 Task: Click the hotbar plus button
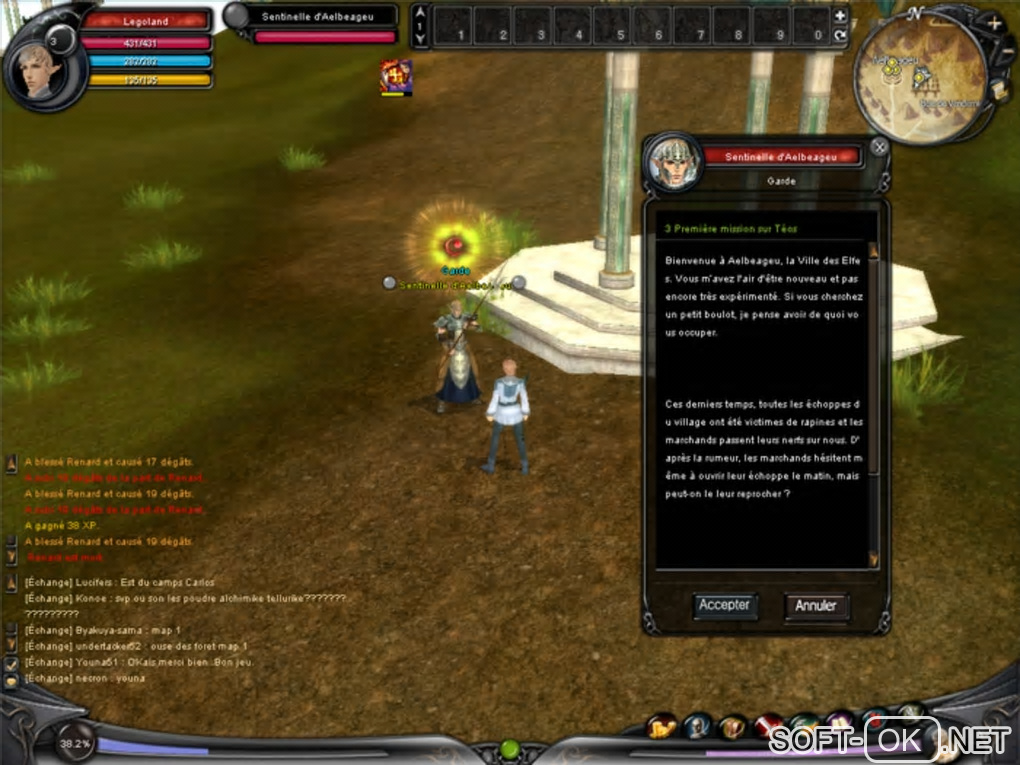[840, 15]
